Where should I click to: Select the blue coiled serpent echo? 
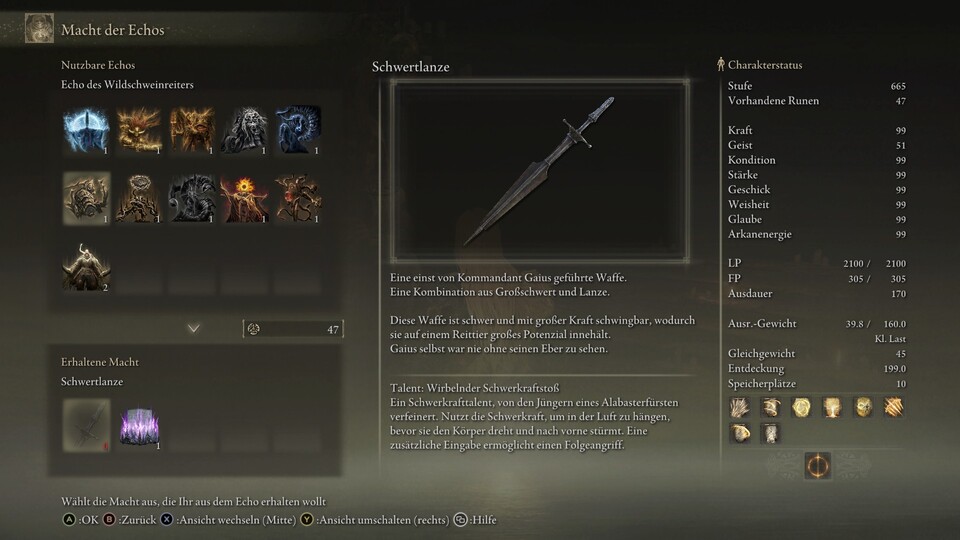click(297, 129)
